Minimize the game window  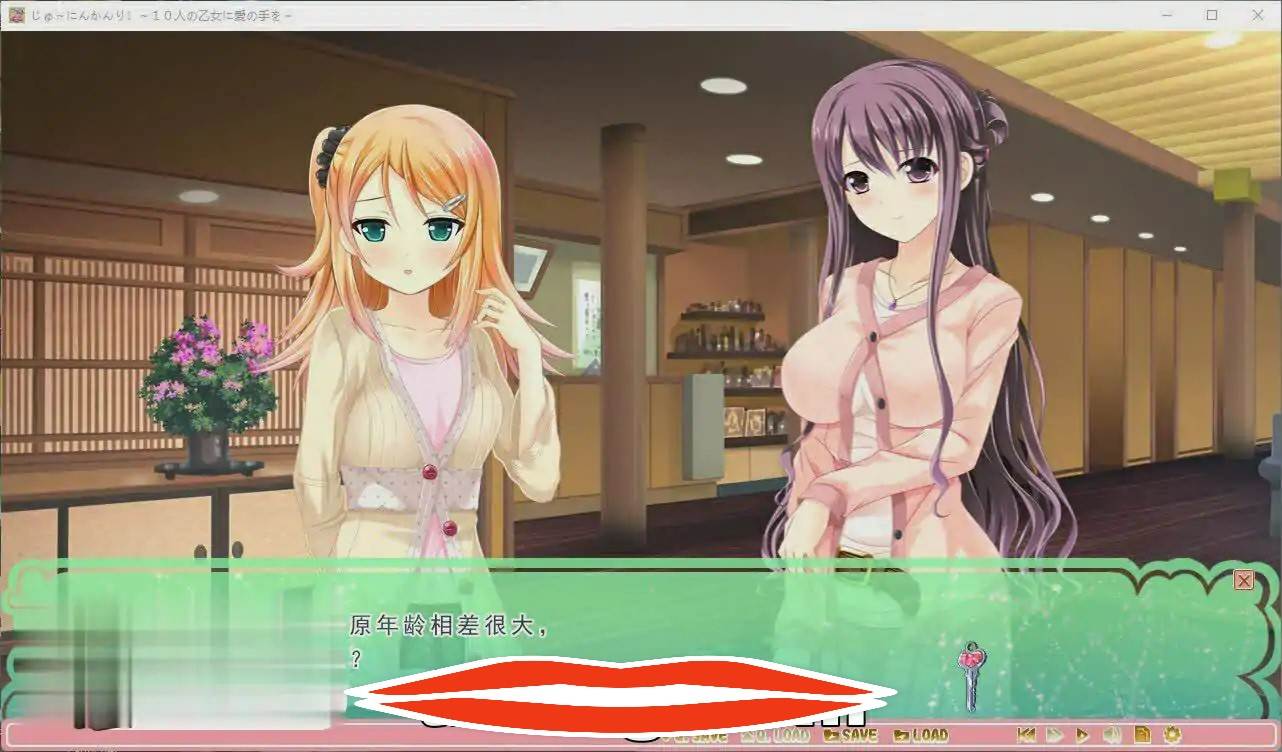pyautogui.click(x=1167, y=15)
